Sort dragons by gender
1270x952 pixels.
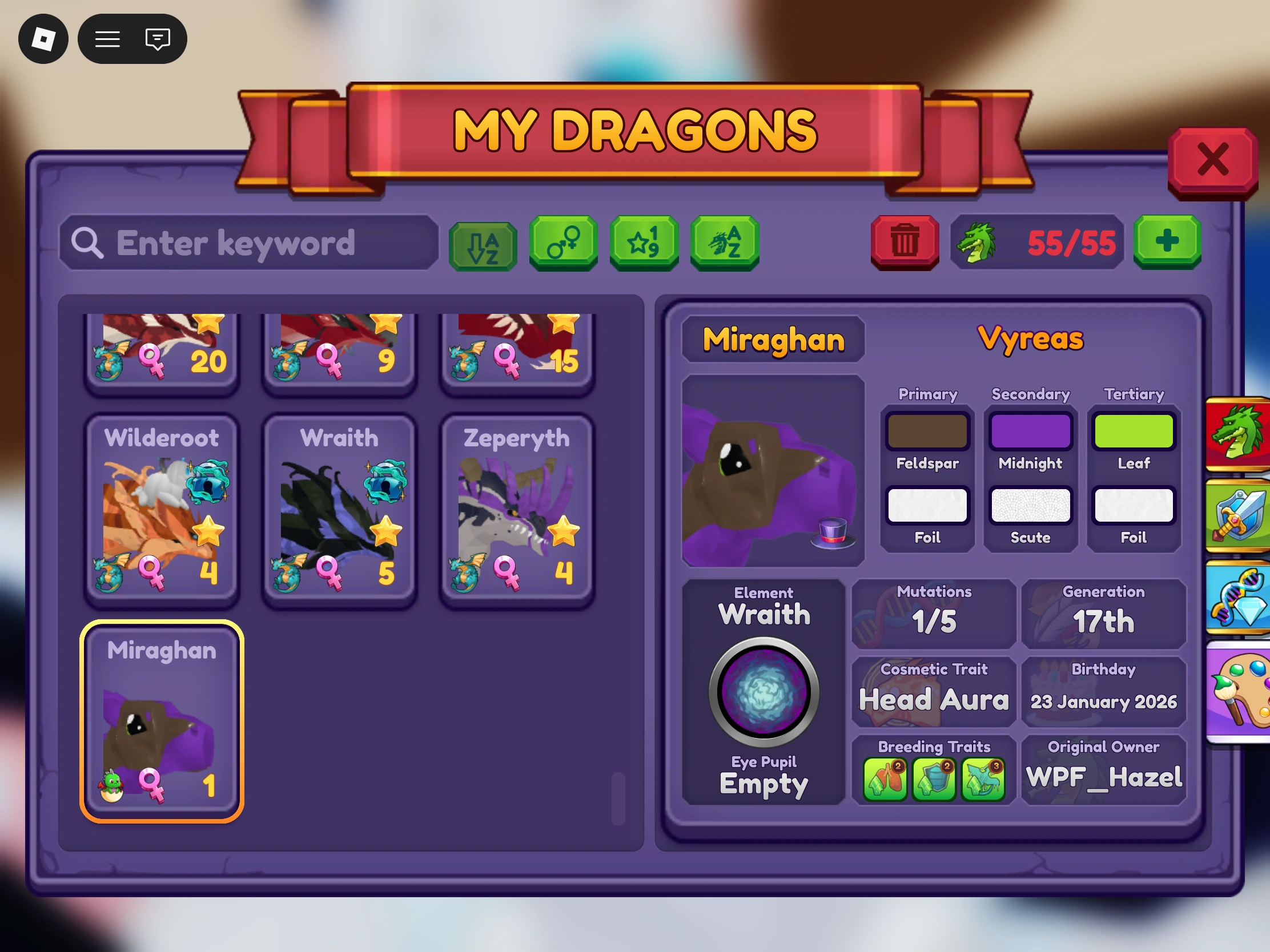564,243
